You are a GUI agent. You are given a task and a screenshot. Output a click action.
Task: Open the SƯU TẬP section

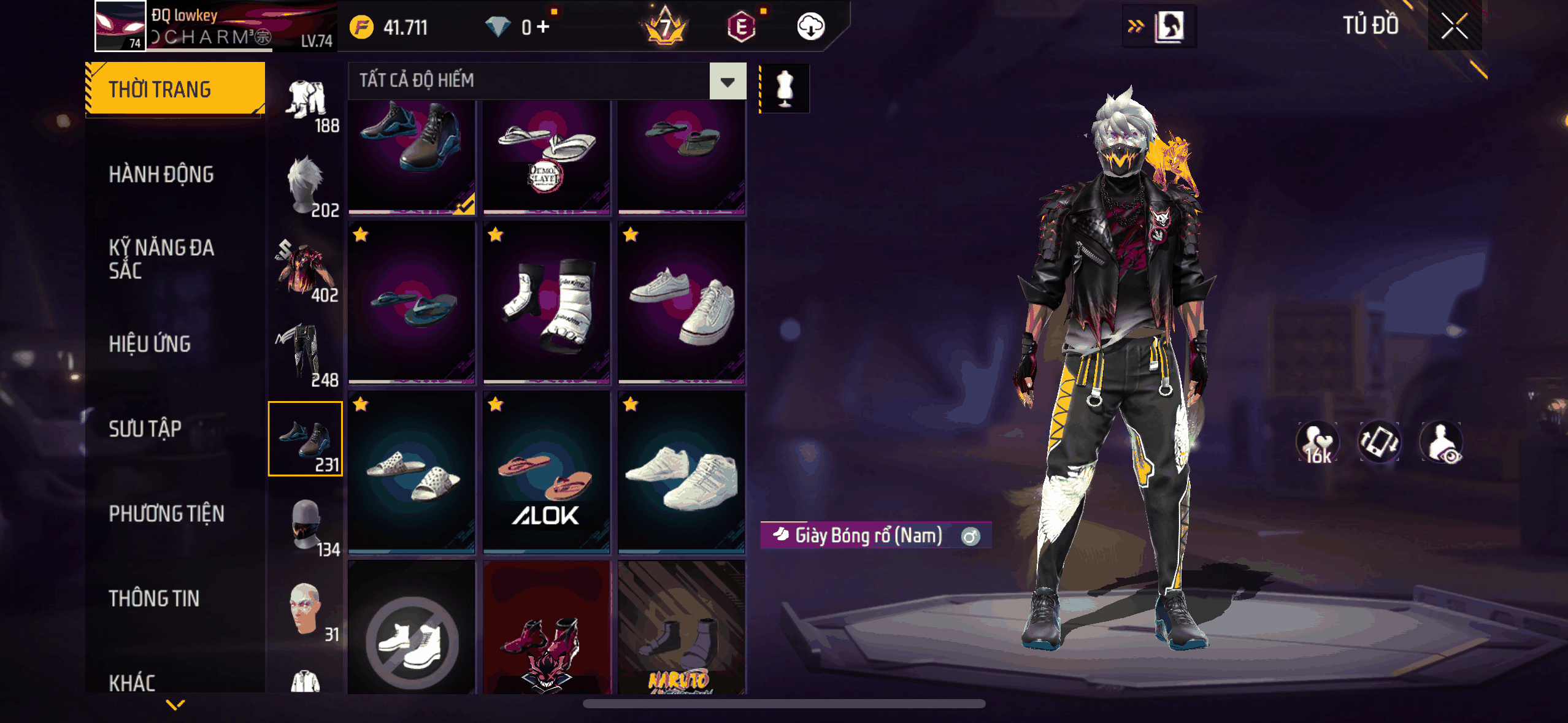(x=145, y=429)
